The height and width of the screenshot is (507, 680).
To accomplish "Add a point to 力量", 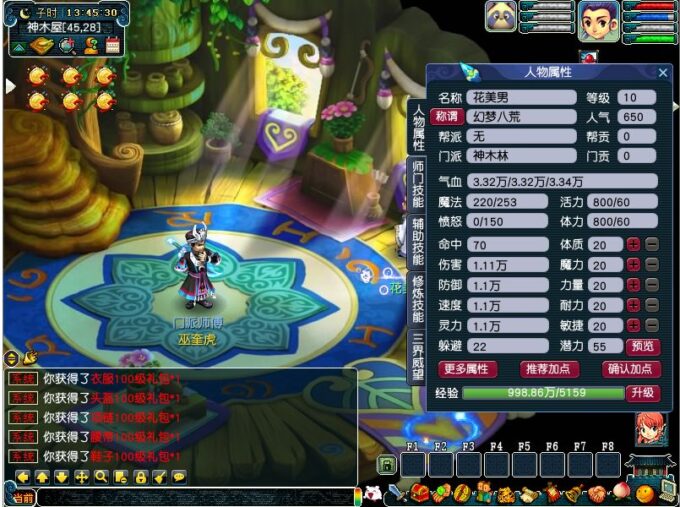I will (633, 285).
